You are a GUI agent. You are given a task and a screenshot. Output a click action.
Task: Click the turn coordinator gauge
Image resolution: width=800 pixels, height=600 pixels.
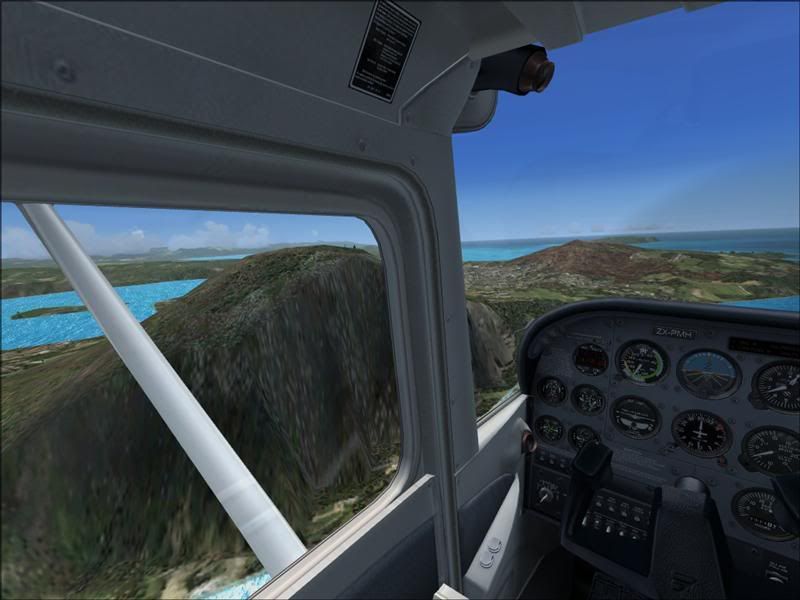(x=635, y=416)
